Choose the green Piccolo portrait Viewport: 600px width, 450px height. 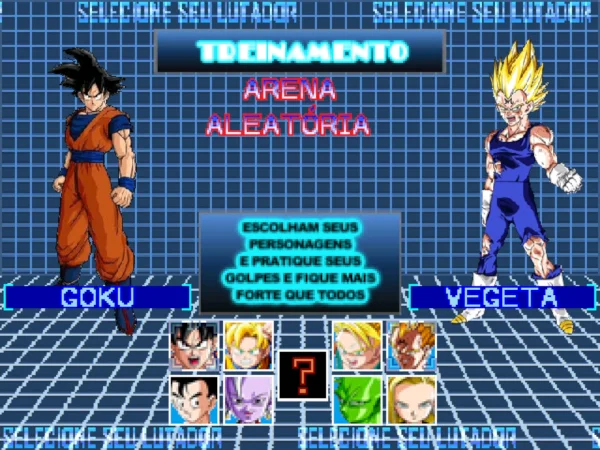pyautogui.click(x=356, y=399)
